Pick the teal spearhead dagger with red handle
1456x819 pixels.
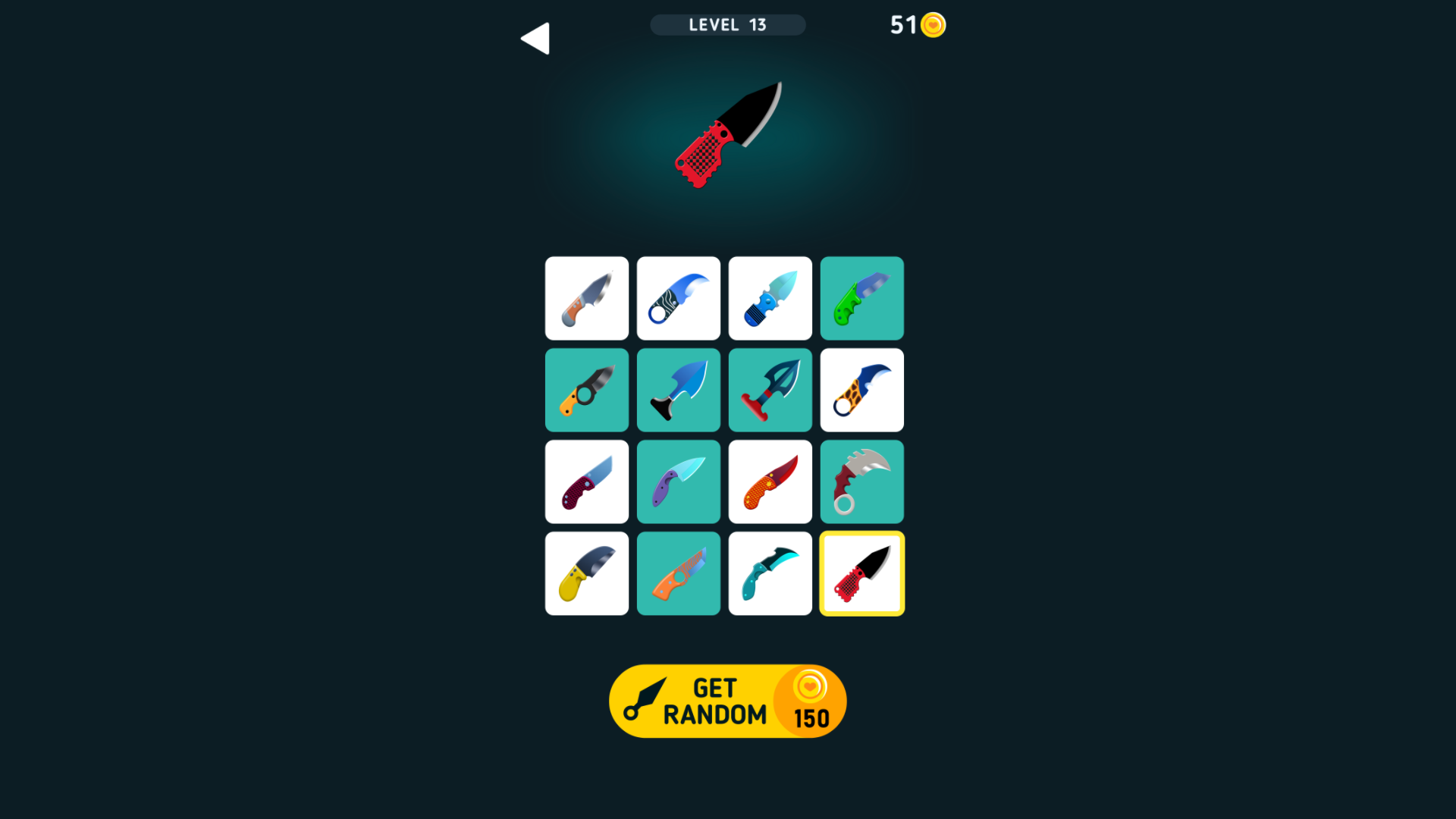click(x=770, y=390)
